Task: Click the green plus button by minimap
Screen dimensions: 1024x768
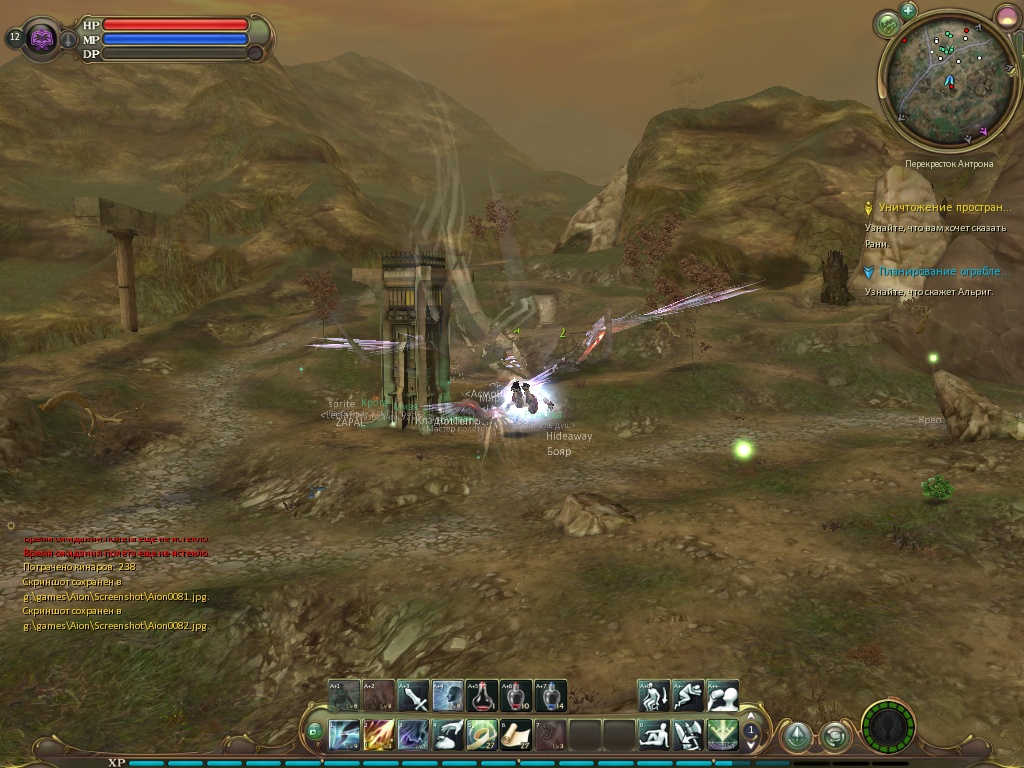Action: pos(908,11)
